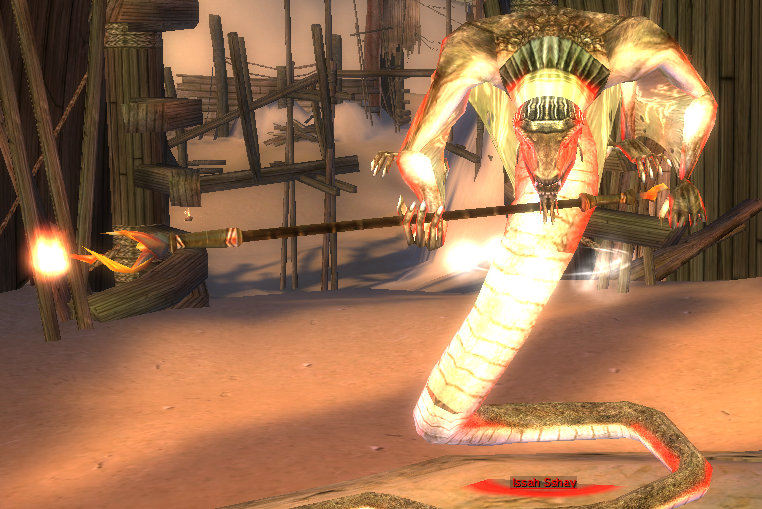Select the Issah Sshay name tag

coord(544,483)
